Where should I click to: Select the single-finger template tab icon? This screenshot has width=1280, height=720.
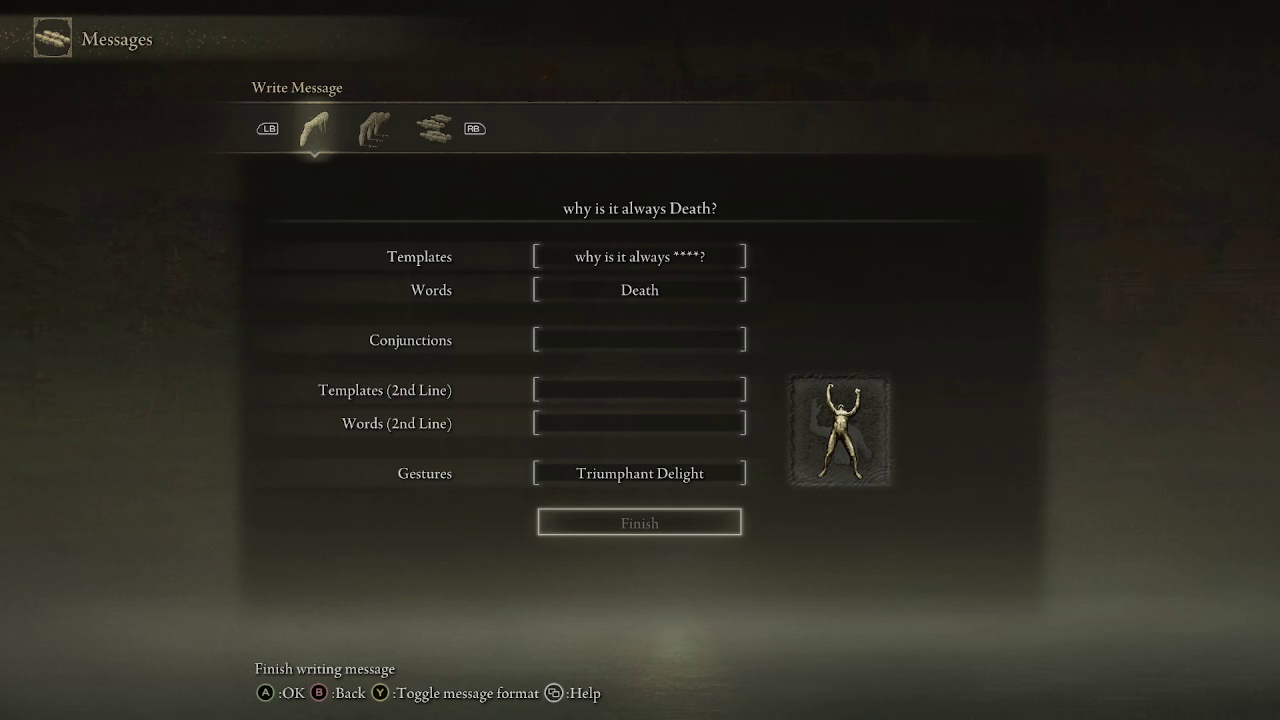point(314,126)
